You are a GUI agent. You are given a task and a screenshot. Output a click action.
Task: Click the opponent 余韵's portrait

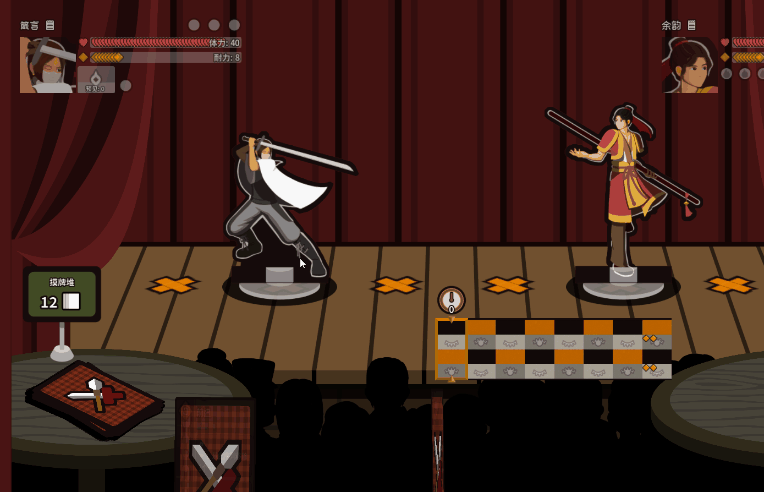click(x=690, y=66)
